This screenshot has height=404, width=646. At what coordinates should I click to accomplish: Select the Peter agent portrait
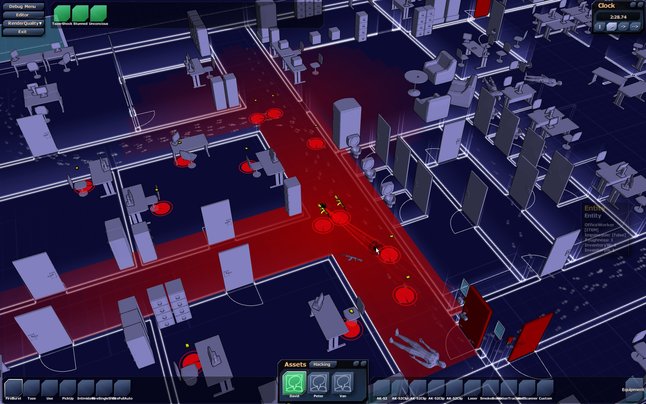point(318,382)
